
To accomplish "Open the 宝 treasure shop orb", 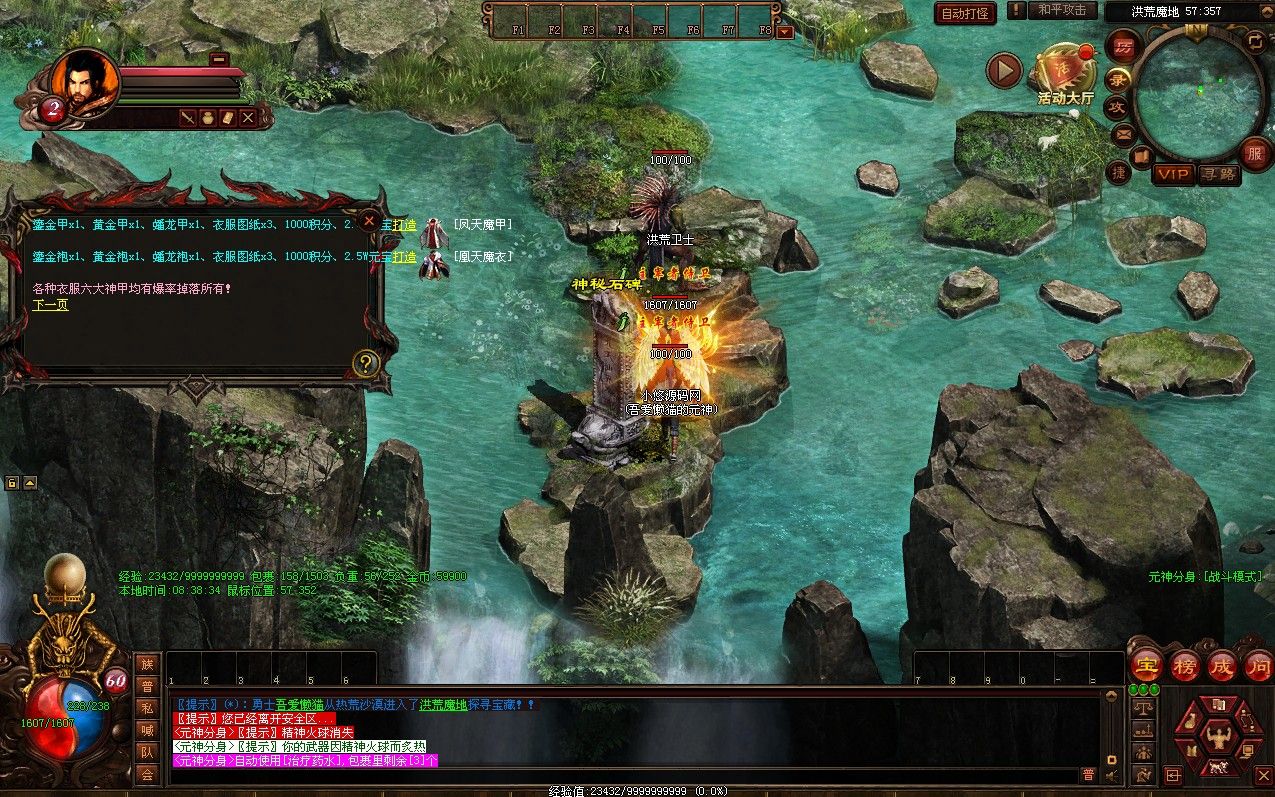I will tap(1146, 665).
